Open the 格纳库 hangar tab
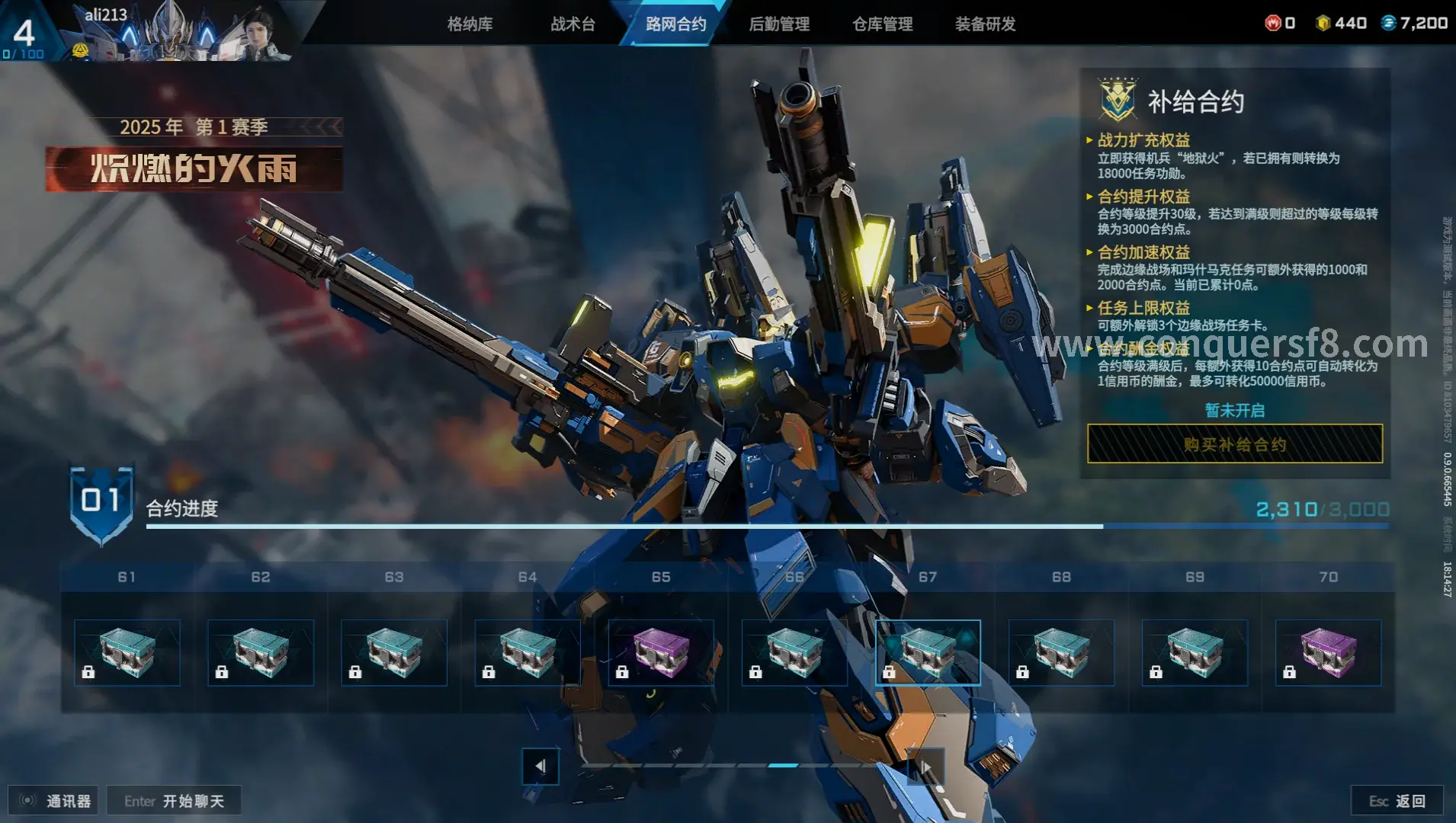1456x823 pixels. (x=470, y=24)
